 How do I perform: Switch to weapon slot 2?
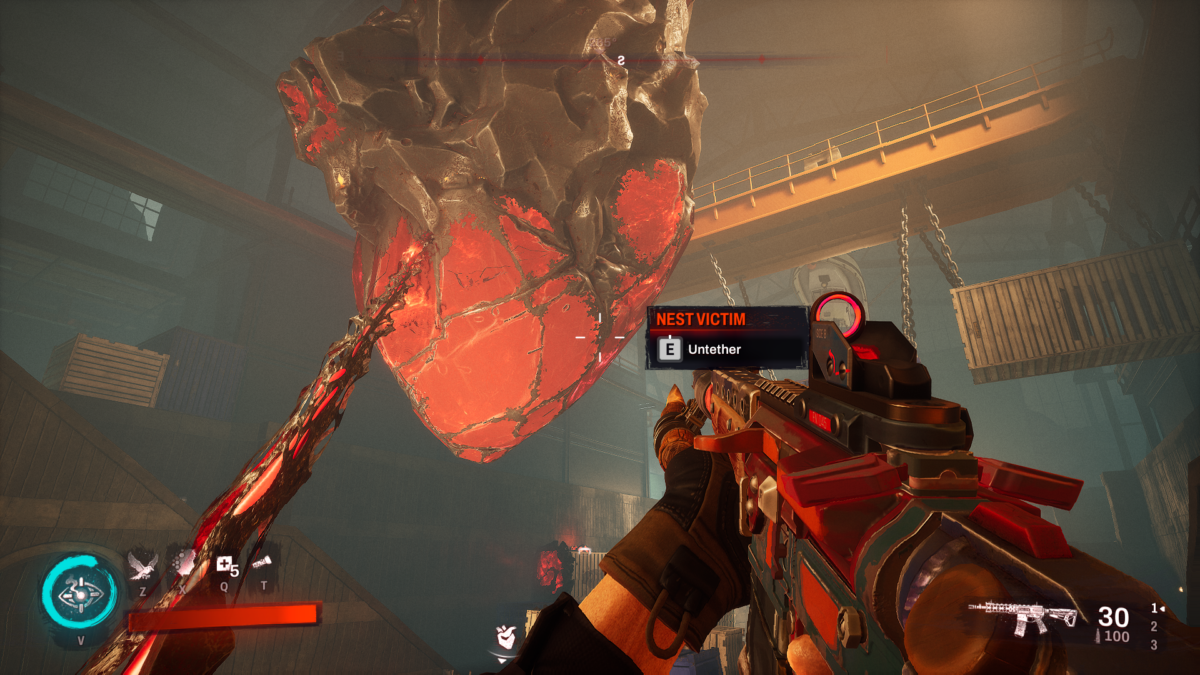[1154, 626]
